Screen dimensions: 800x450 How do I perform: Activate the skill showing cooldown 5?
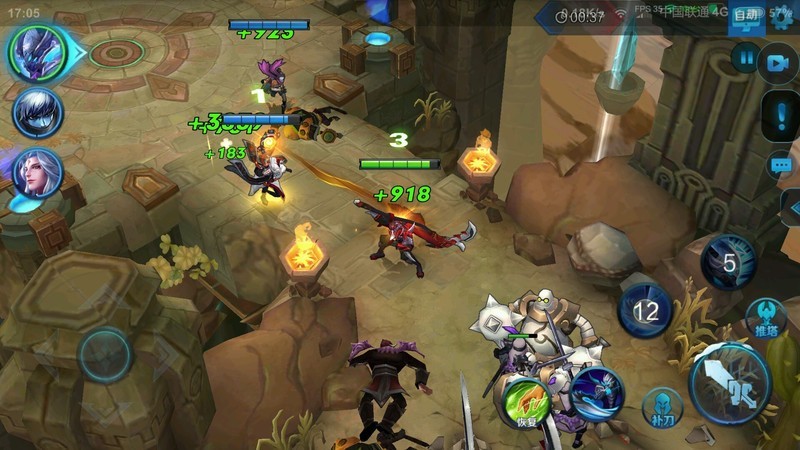click(x=729, y=263)
